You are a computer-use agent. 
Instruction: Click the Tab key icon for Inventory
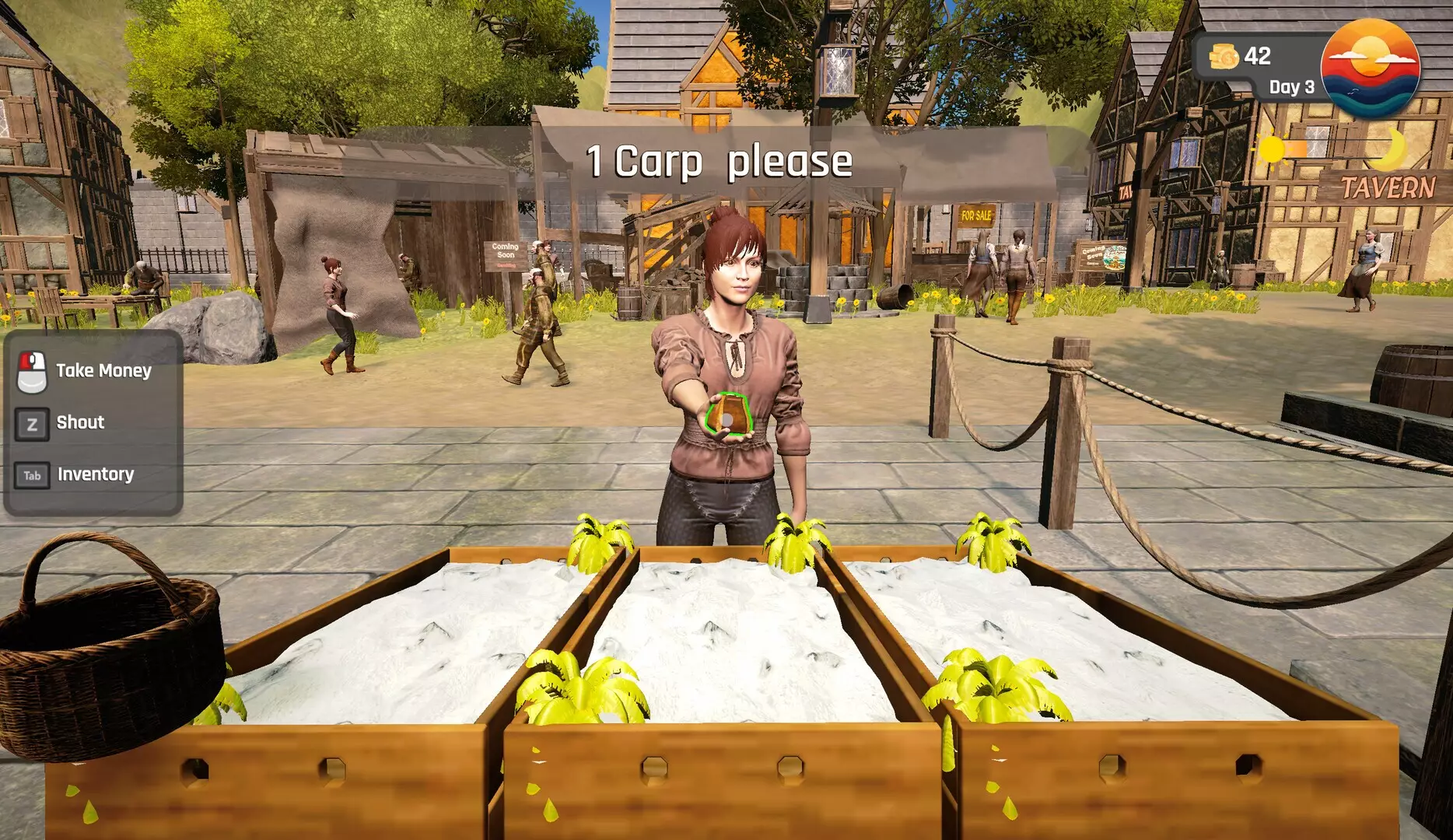click(31, 474)
